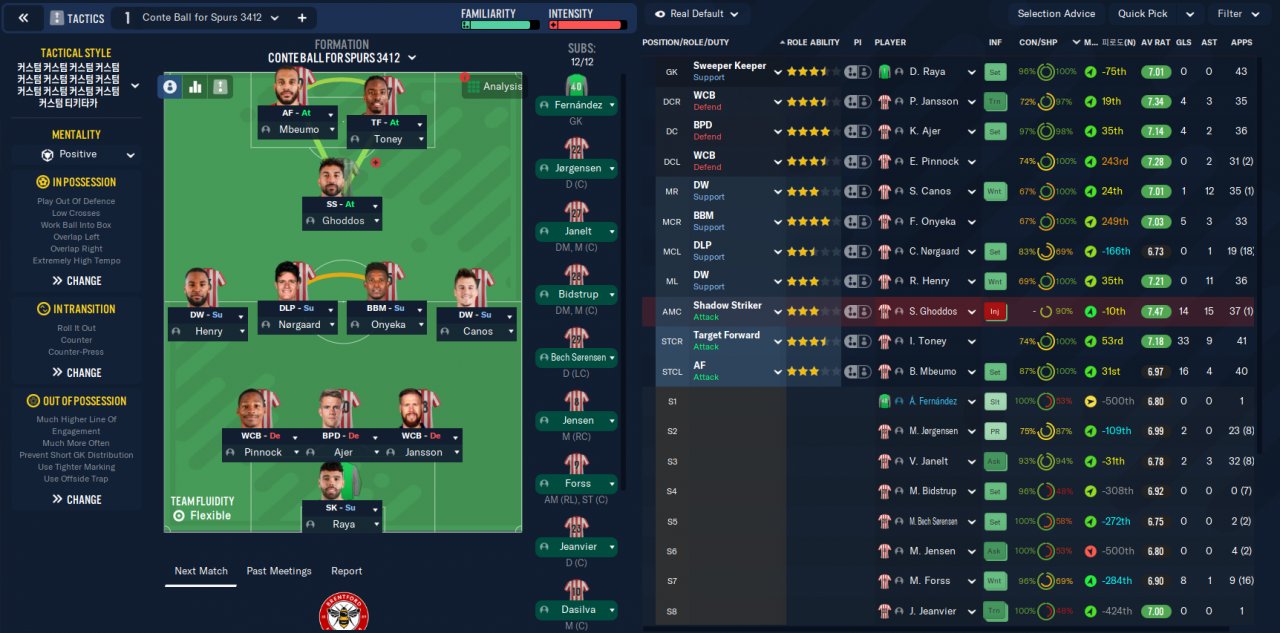Switch to Past Meetings tab
The width and height of the screenshot is (1280, 633).
coord(279,571)
